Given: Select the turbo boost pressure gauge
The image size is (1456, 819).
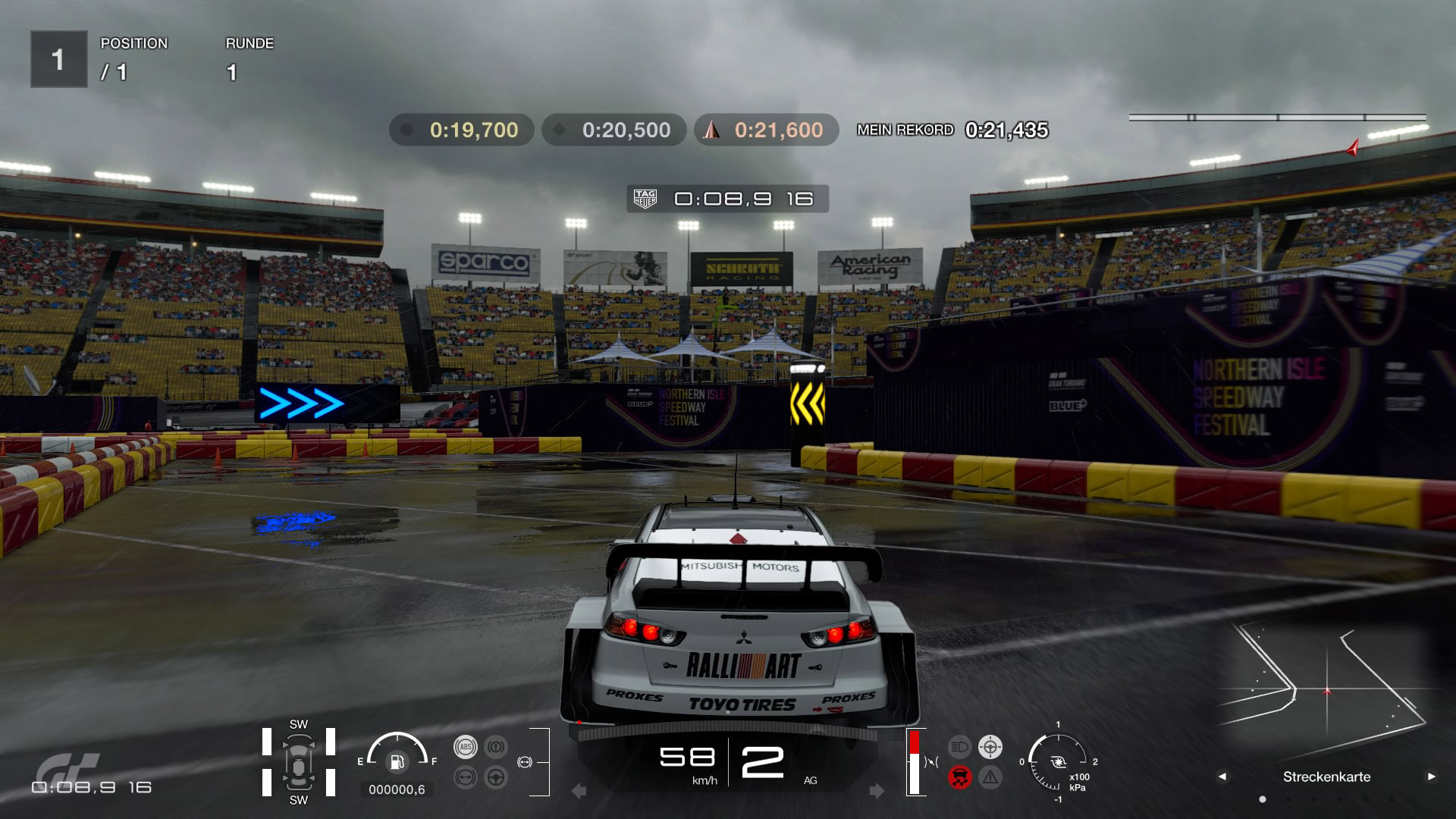Looking at the screenshot, I should click(1058, 761).
